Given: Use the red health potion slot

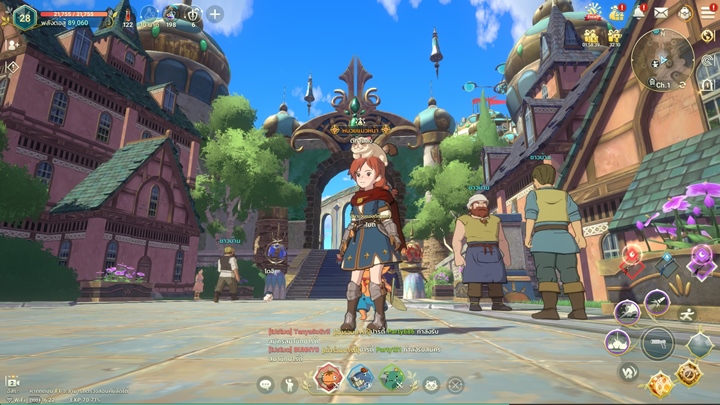Looking at the screenshot, I should 127,13.
